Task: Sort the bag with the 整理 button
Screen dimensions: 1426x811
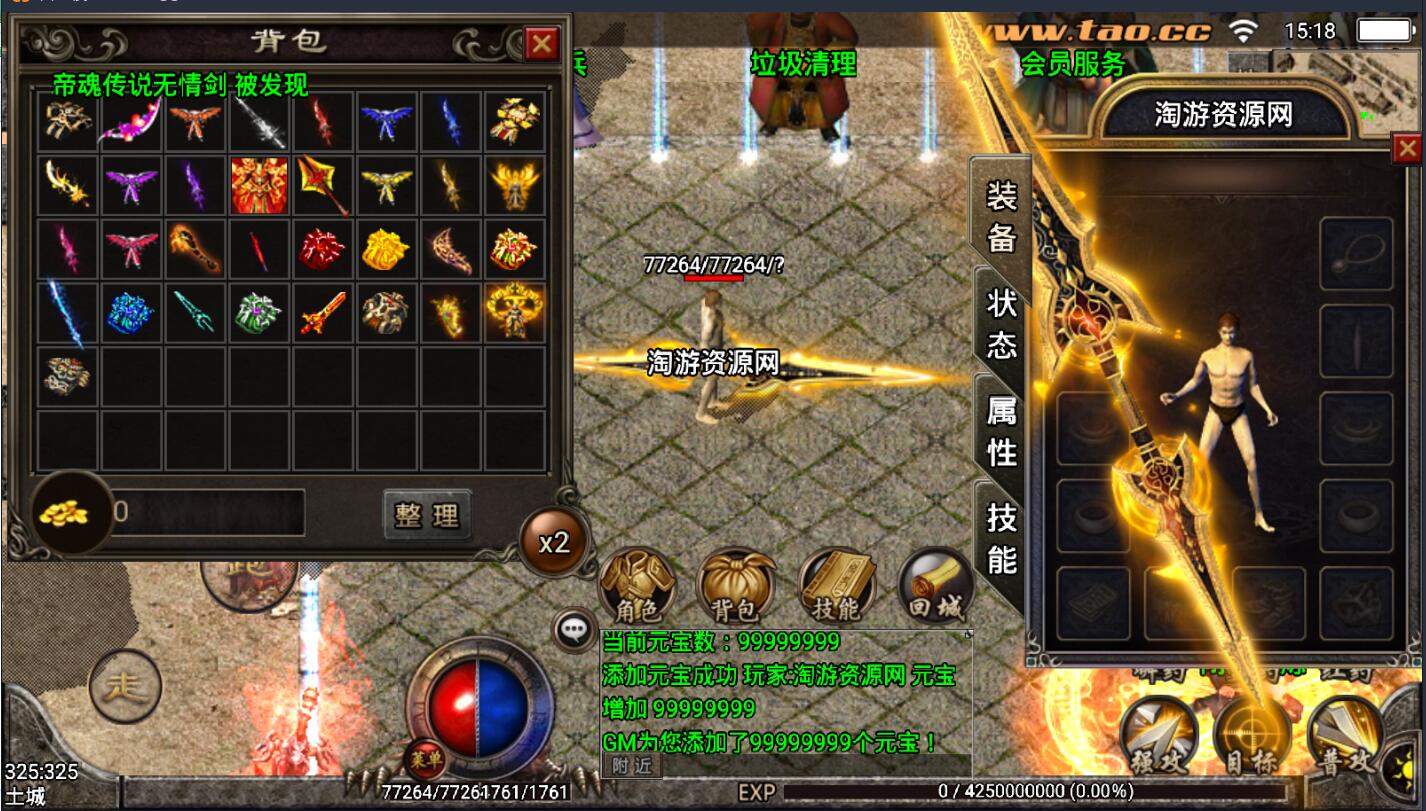Action: tap(427, 514)
